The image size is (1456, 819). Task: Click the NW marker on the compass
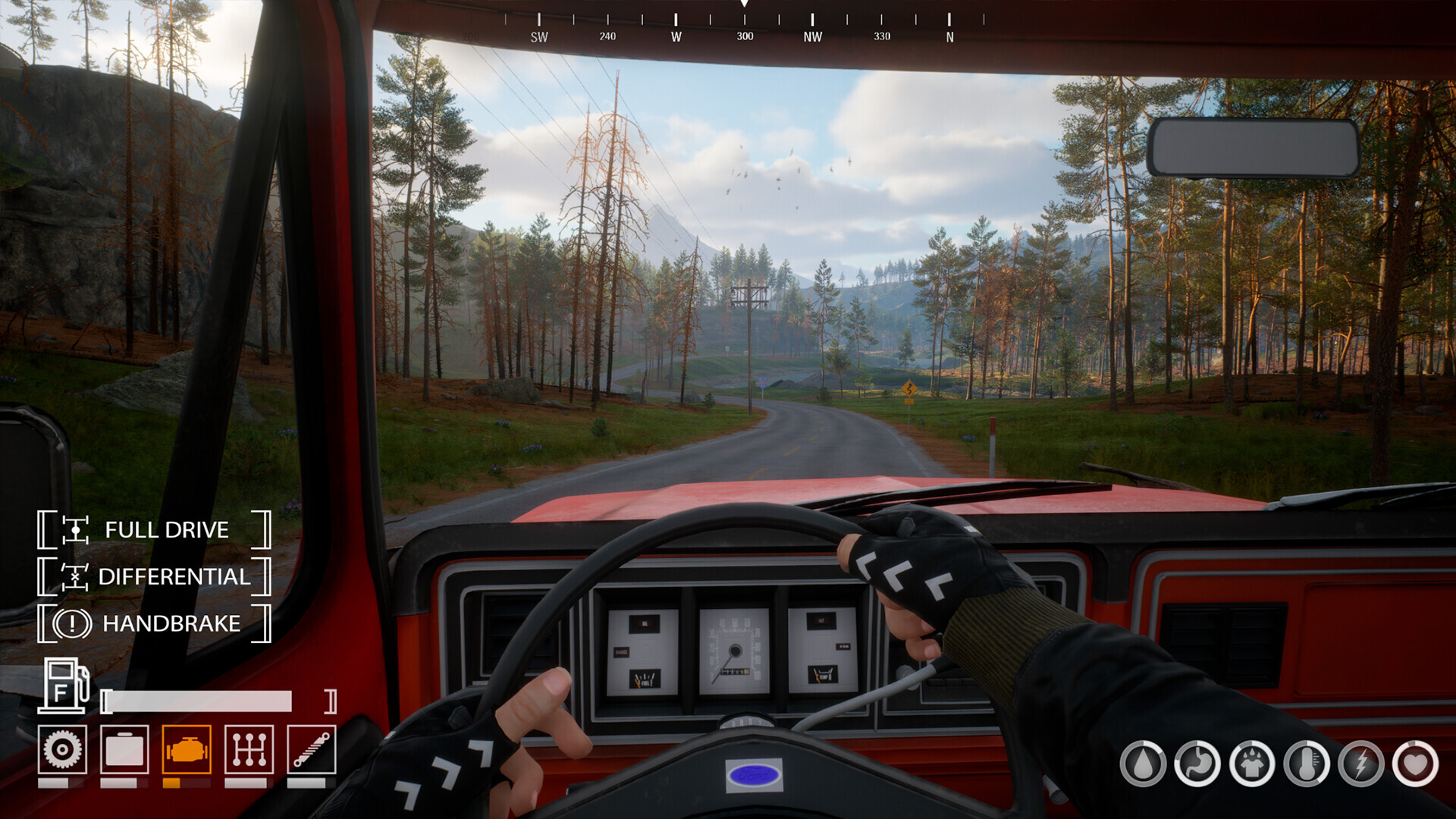[812, 36]
